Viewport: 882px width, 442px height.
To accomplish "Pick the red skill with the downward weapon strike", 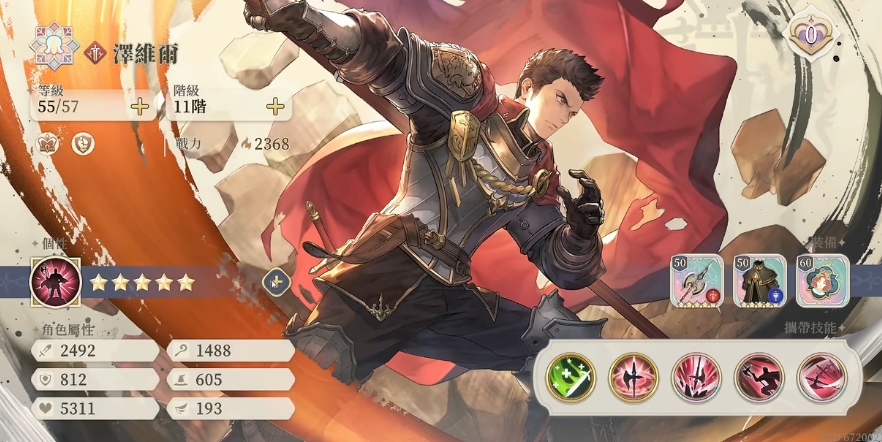I will [696, 377].
